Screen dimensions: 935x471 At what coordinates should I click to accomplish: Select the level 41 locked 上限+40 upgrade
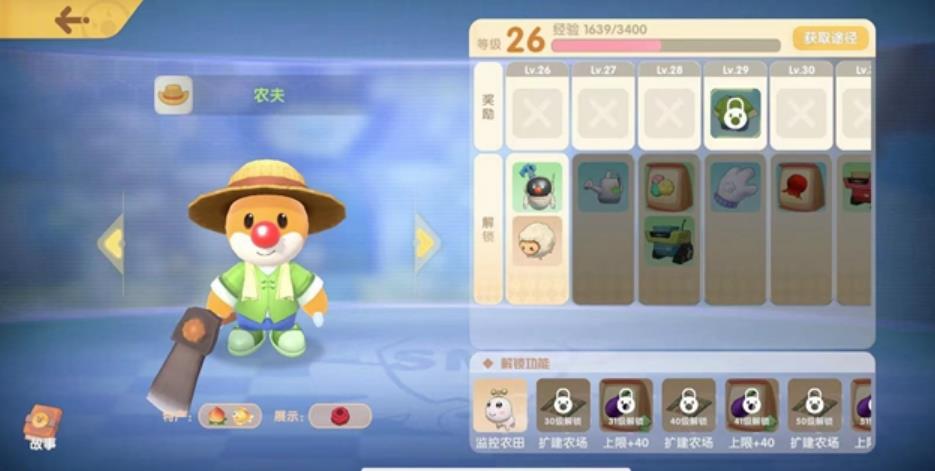pos(752,406)
